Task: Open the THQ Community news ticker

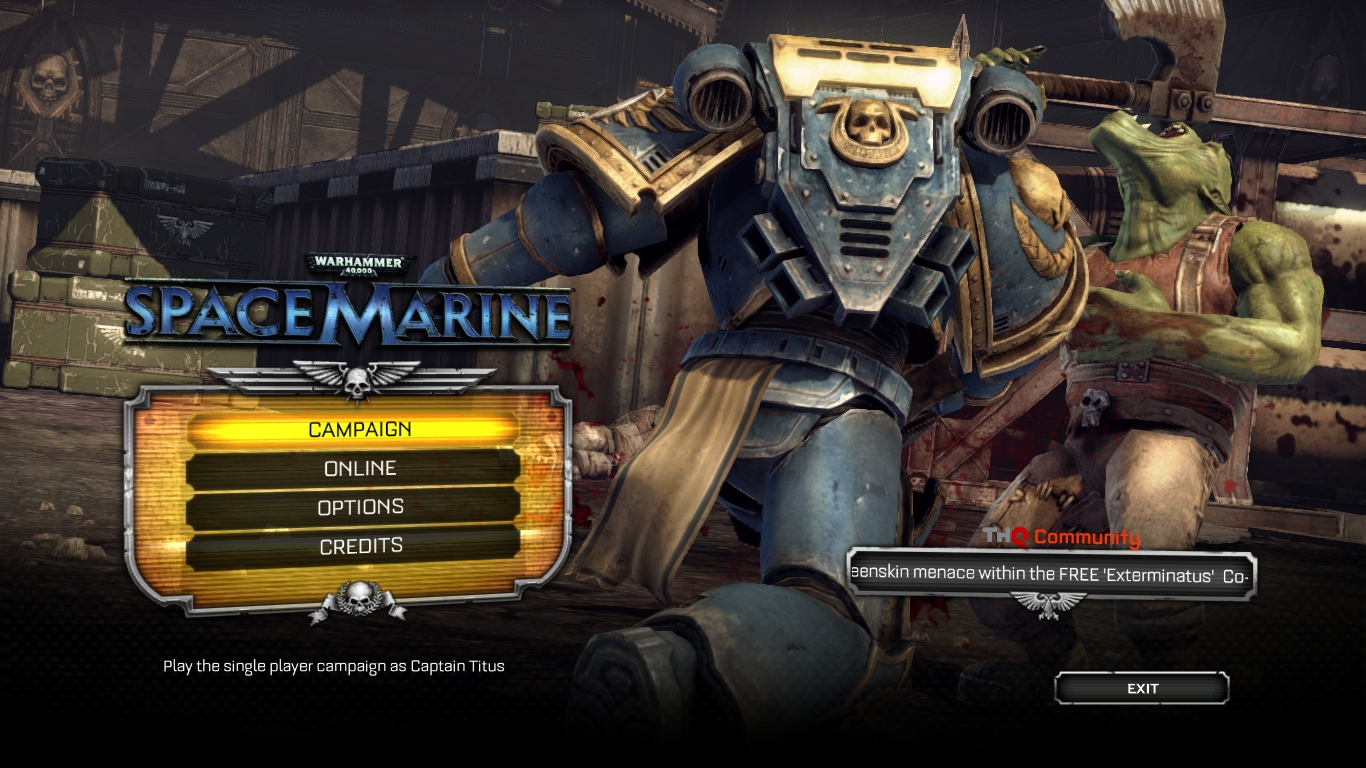Action: [1050, 576]
